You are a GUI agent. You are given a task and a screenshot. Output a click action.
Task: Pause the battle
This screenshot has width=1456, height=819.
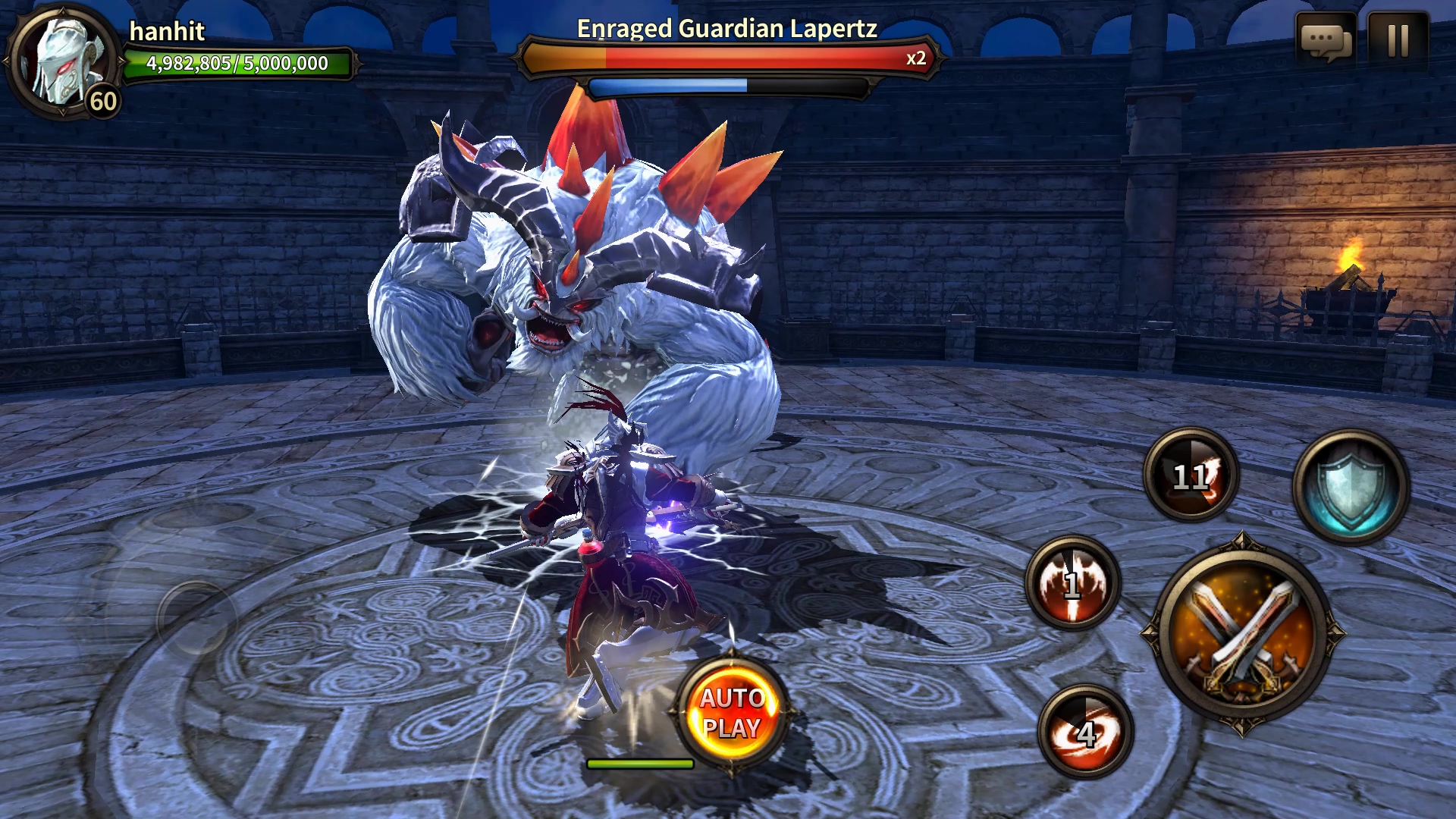tap(1398, 40)
